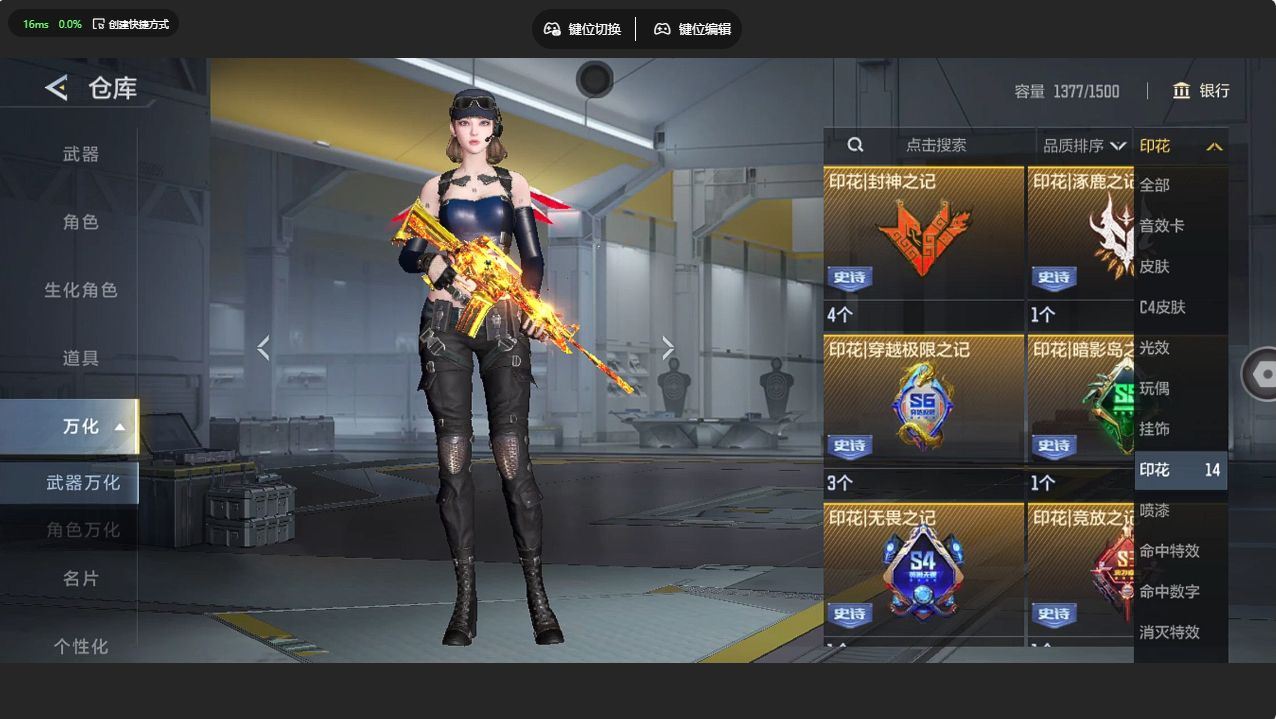Viewport: 1276px width, 719px height.
Task: Switch to the 角色 category
Action: 81,222
